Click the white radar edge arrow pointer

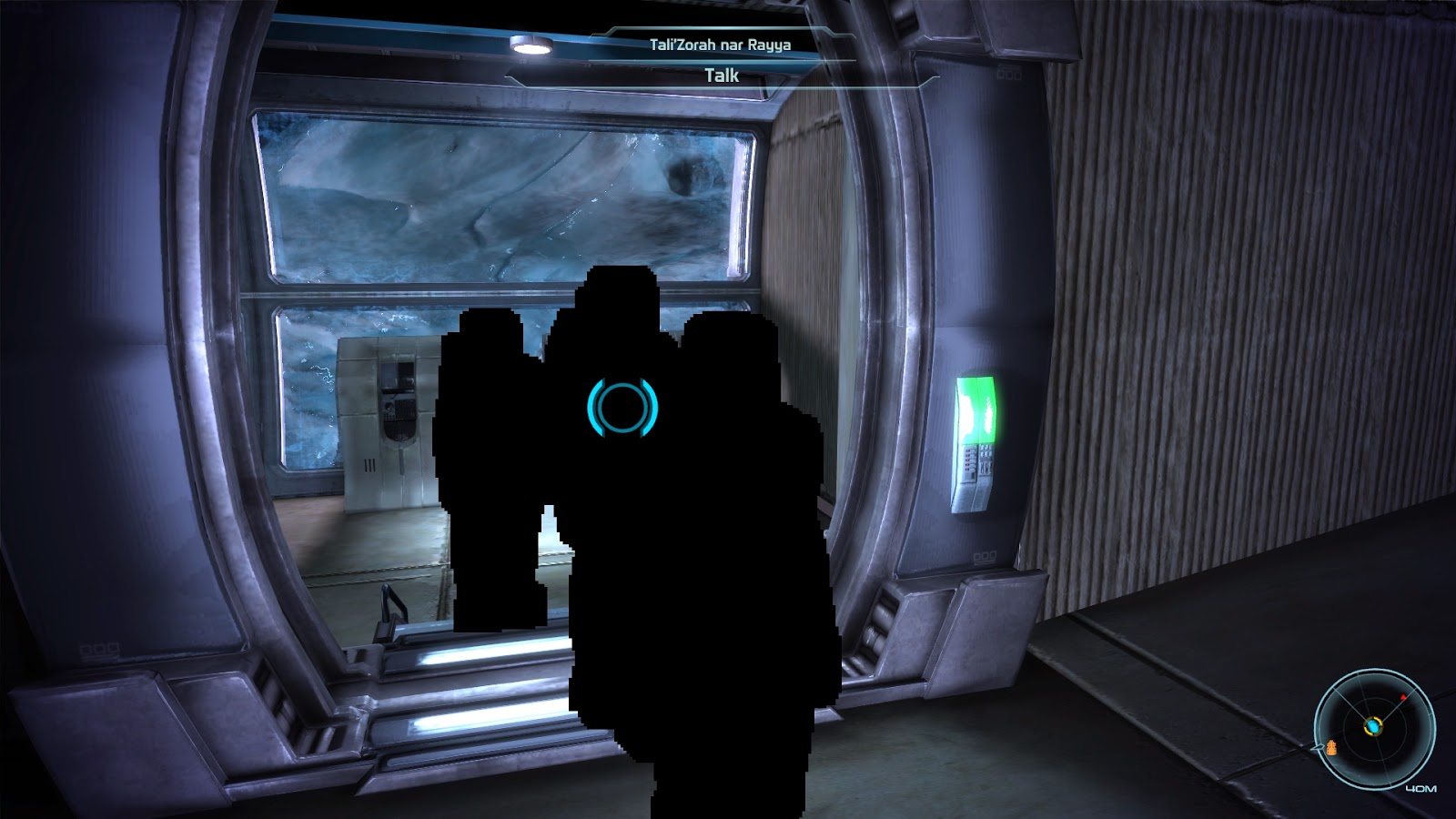tap(1317, 747)
